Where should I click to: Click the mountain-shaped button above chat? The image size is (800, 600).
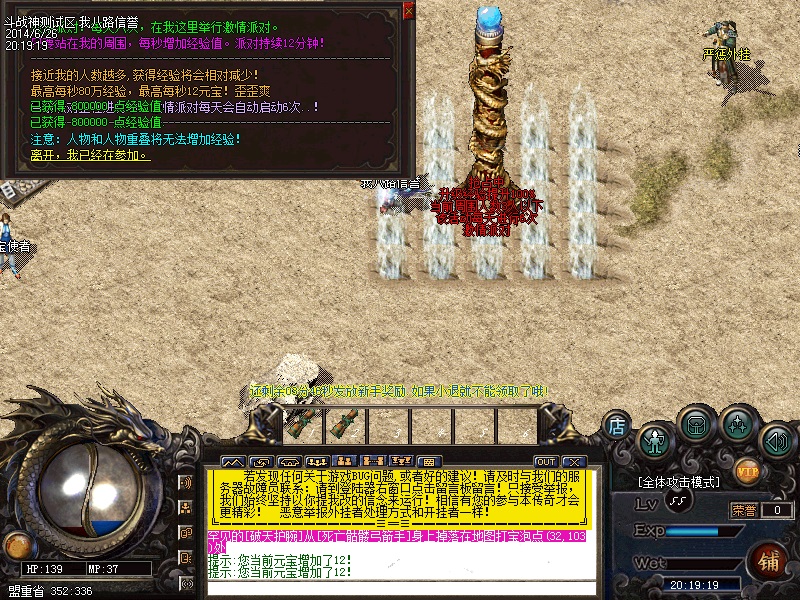point(233,461)
